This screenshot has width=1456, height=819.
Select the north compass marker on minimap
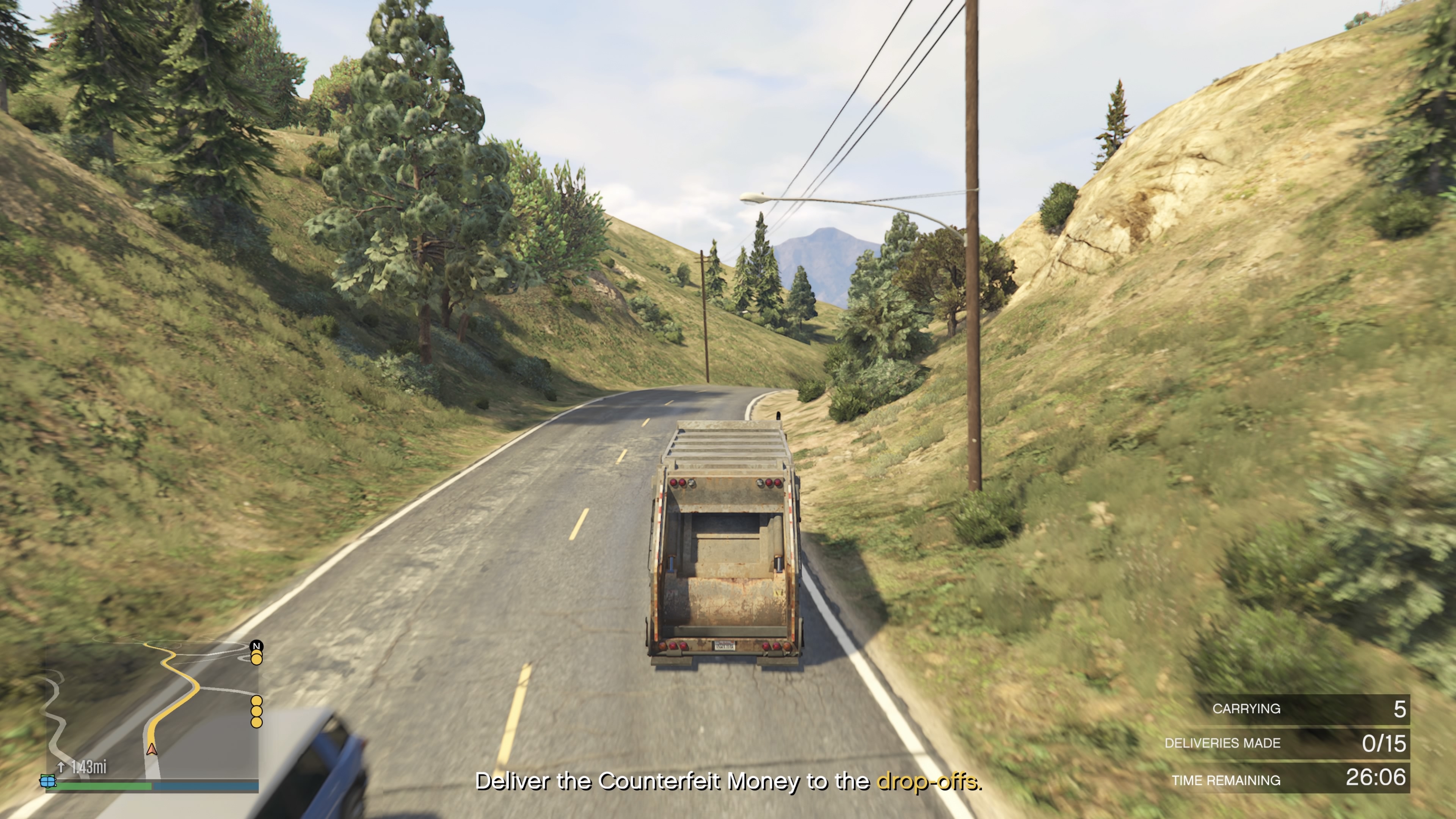[257, 646]
